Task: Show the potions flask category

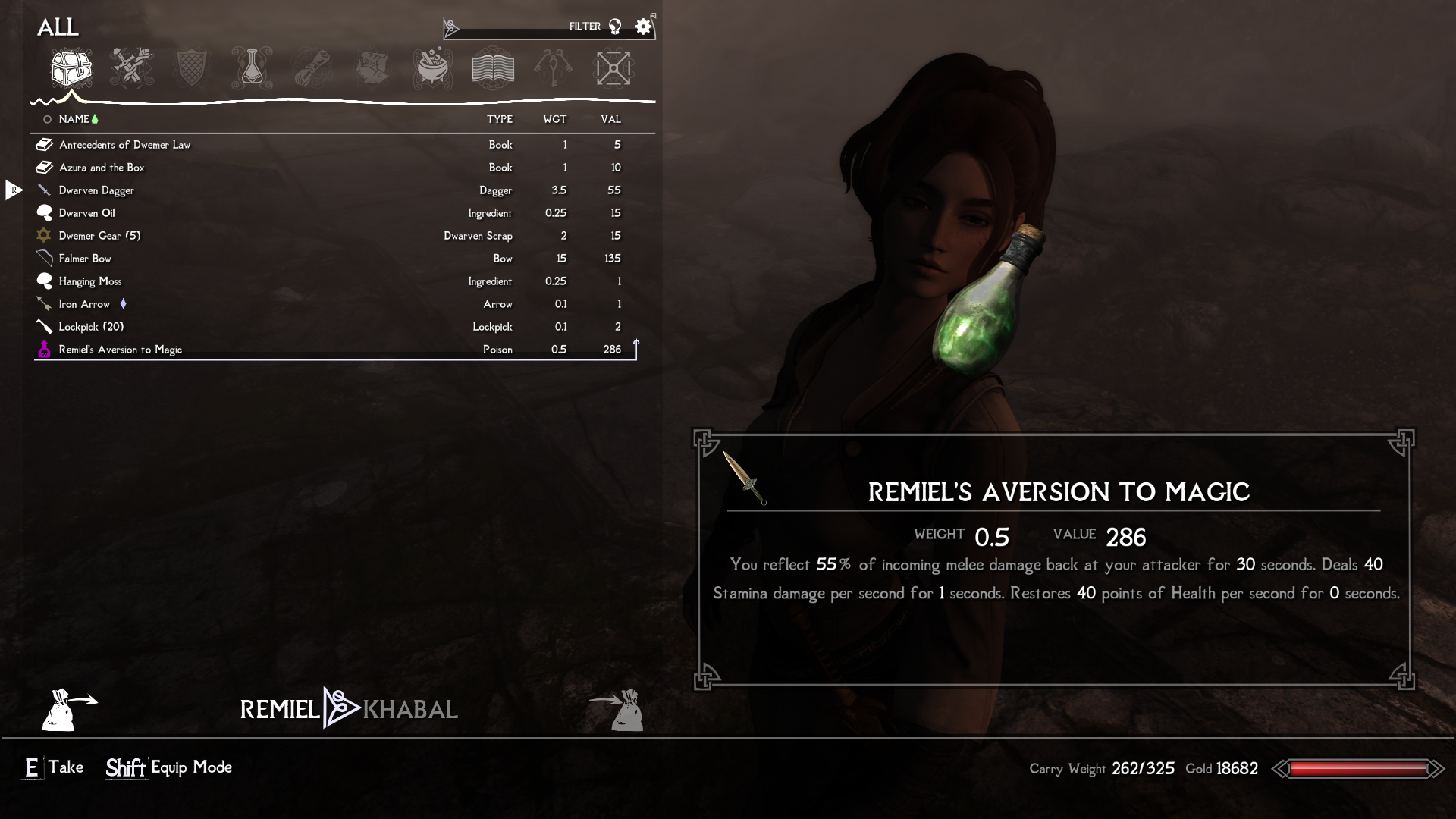Action: coord(252,68)
